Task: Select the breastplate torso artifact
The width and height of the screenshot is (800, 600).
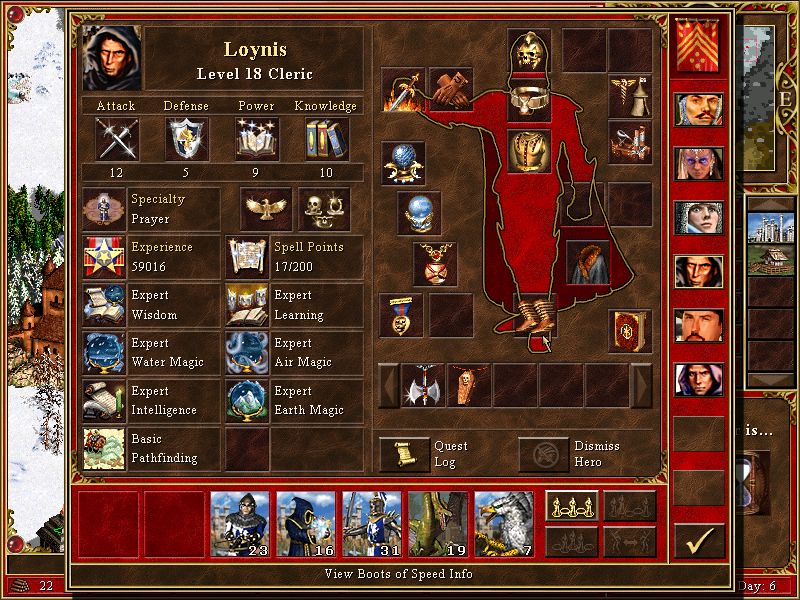Action: coord(529,150)
